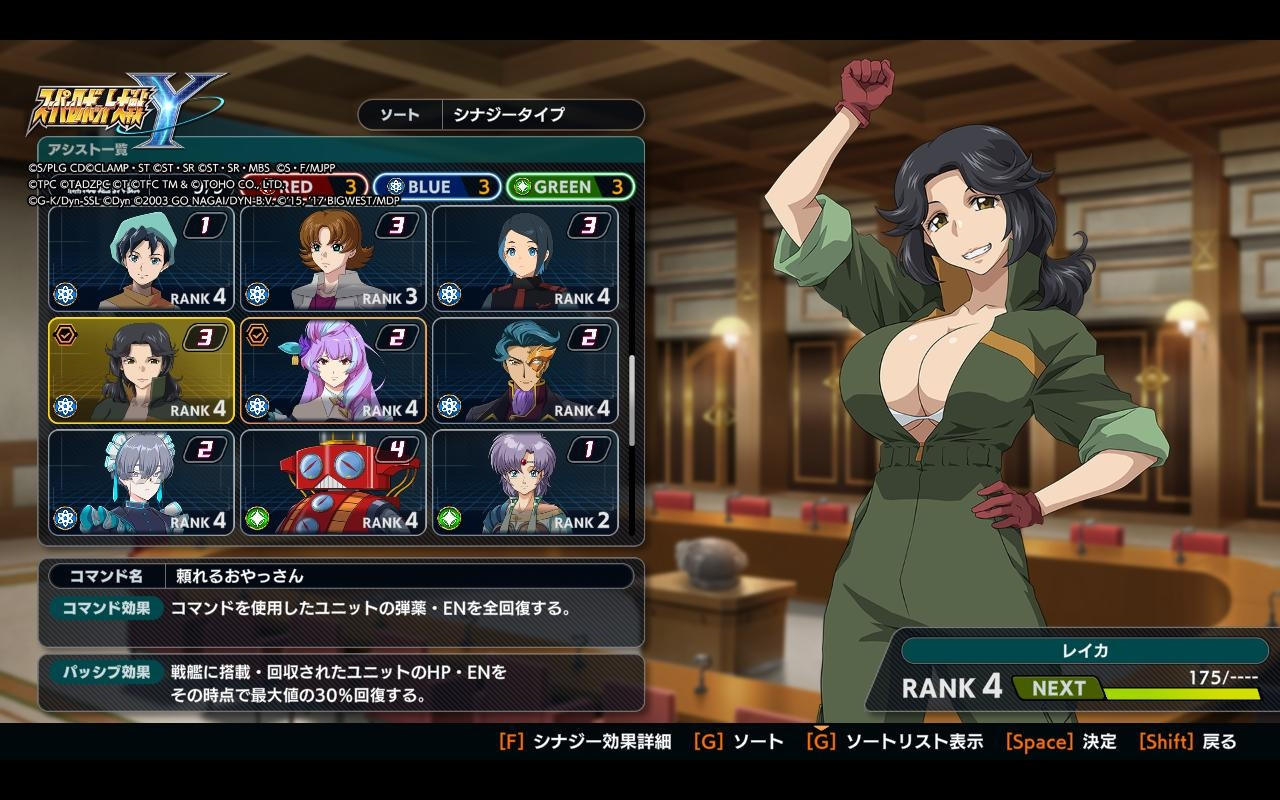
Task: Go back with 戻る
Action: (x=1187, y=742)
